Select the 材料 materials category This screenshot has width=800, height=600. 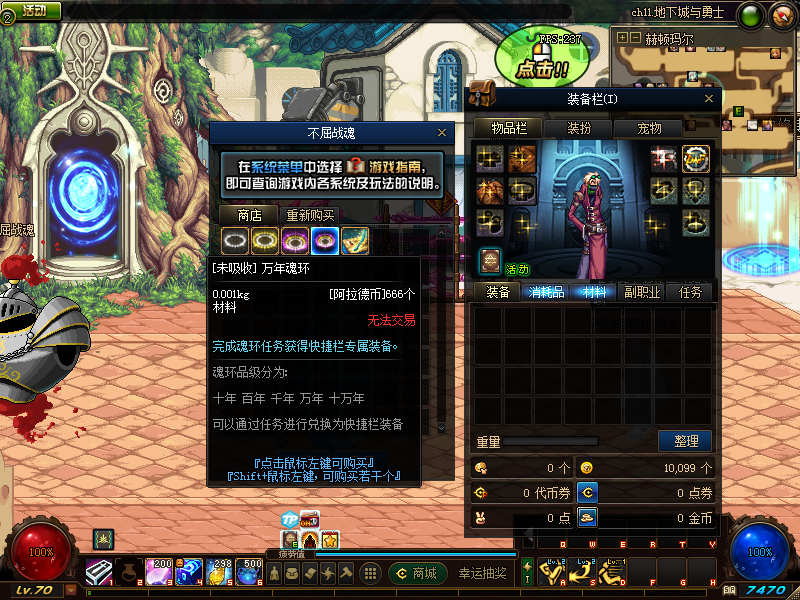[x=594, y=292]
